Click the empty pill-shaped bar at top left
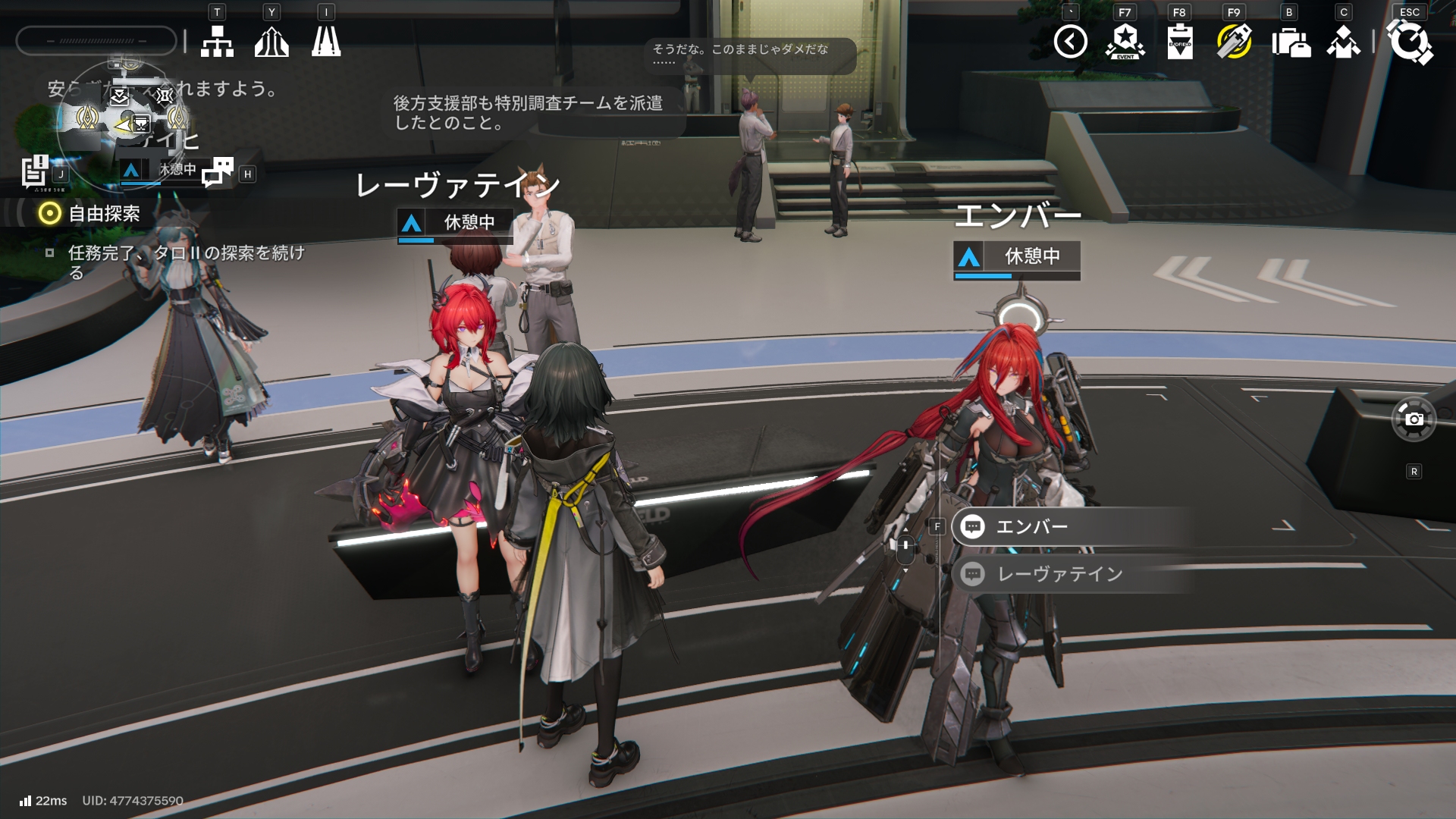Viewport: 1456px width, 819px height. point(96,41)
